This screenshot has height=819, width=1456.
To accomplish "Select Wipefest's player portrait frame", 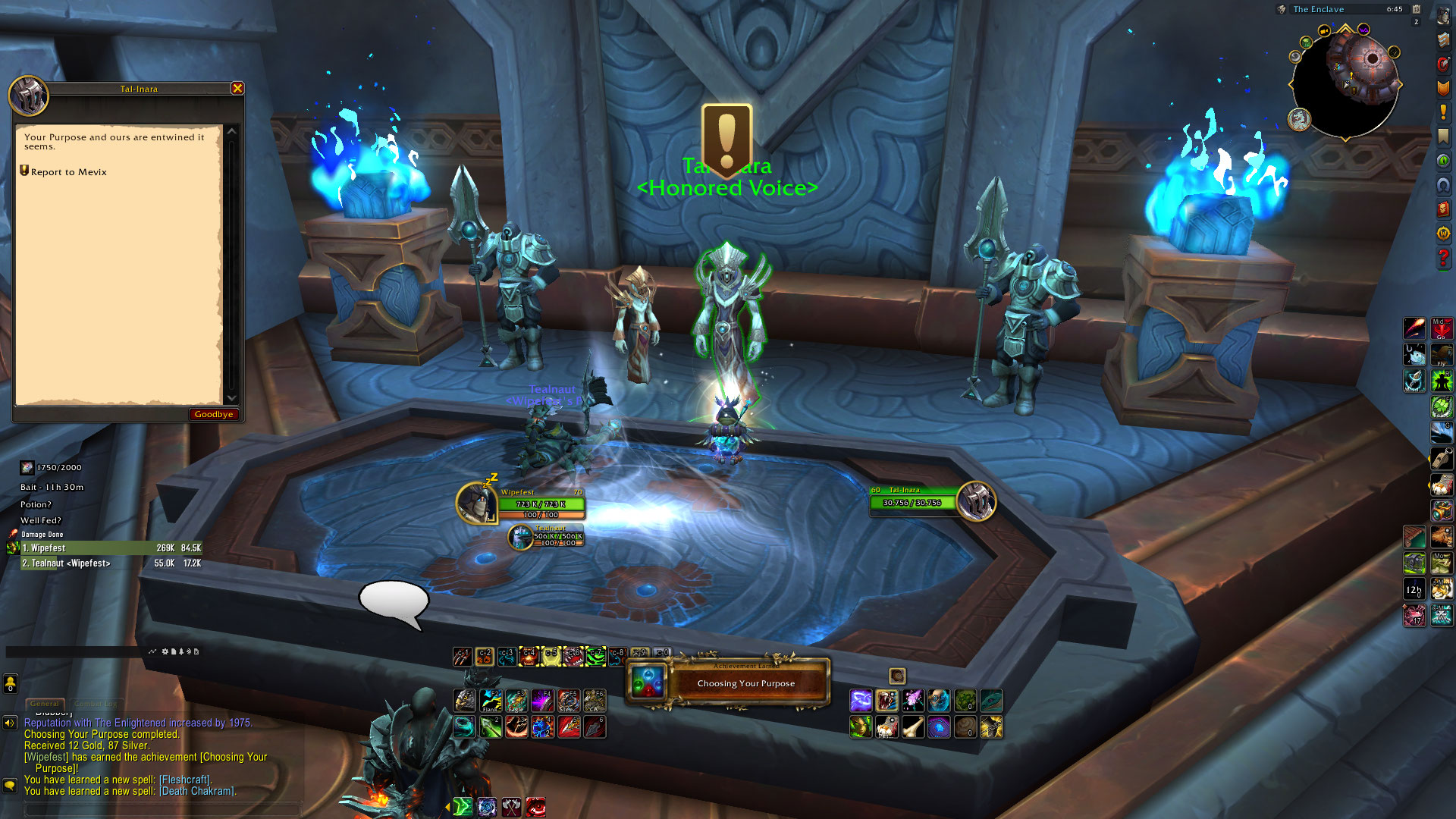I will coord(478,503).
